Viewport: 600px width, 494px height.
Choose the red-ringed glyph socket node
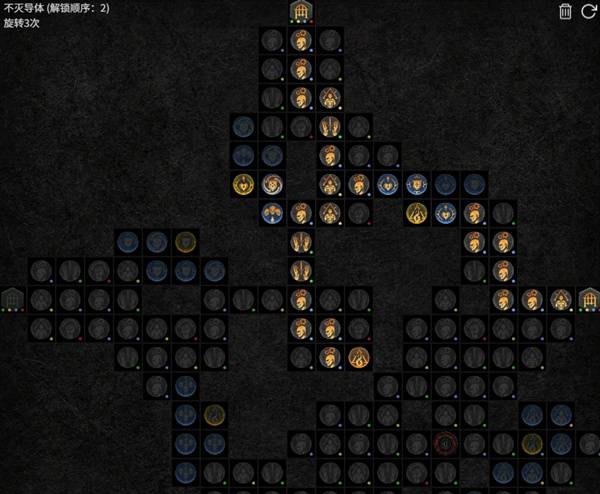point(446,442)
